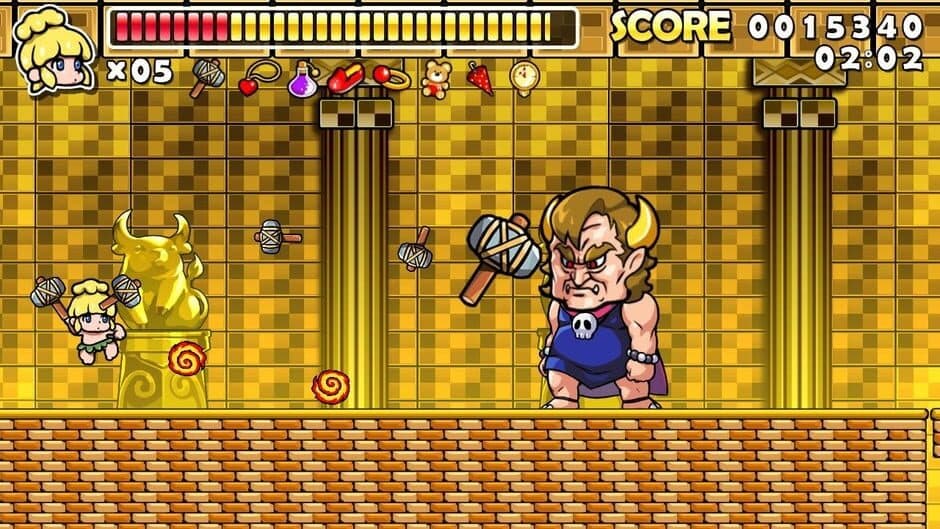Image resolution: width=940 pixels, height=529 pixels.
Task: Click the blonde girl character portrait
Action: (54, 48)
